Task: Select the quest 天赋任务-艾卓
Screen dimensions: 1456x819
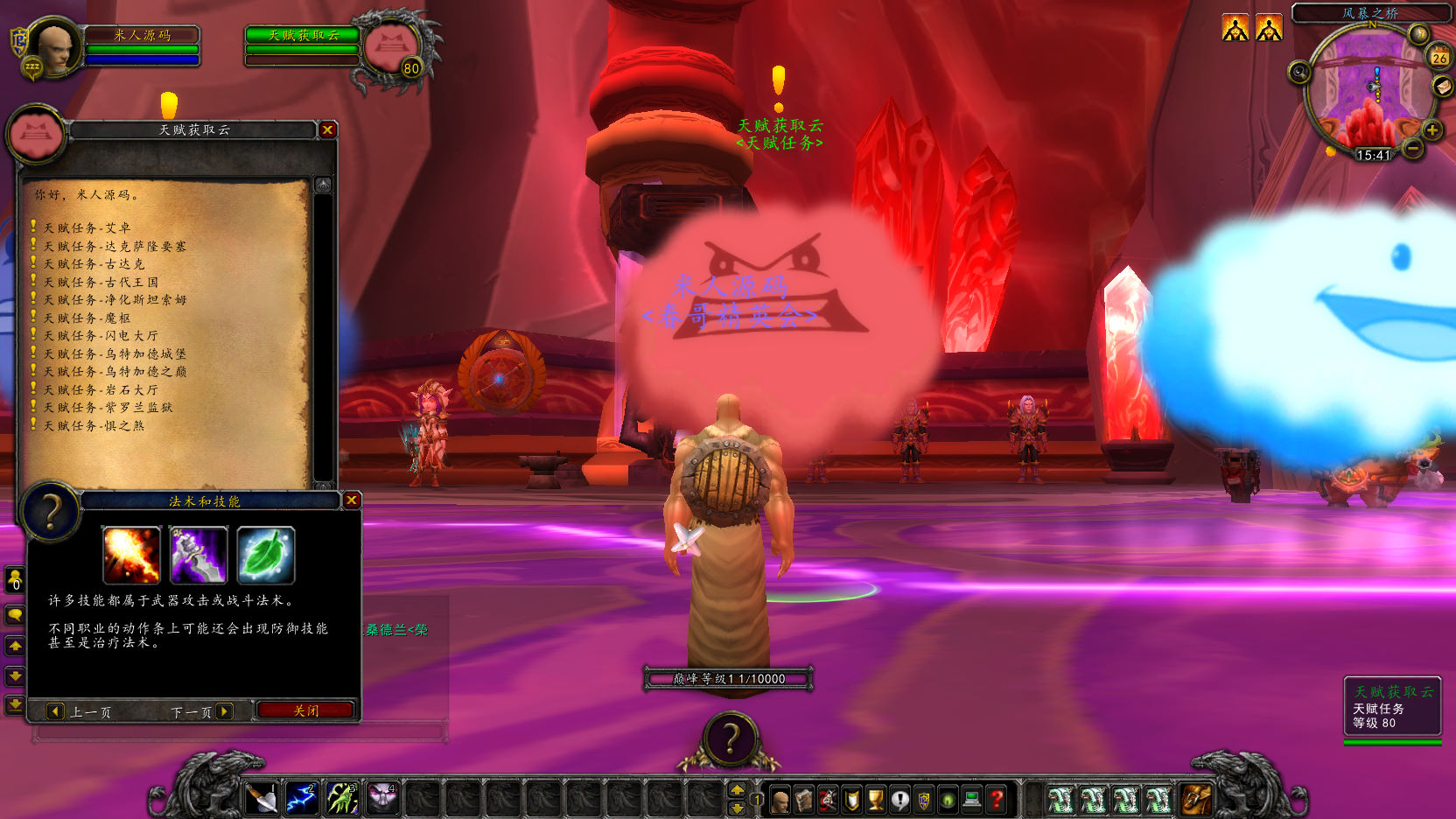Action: point(87,227)
